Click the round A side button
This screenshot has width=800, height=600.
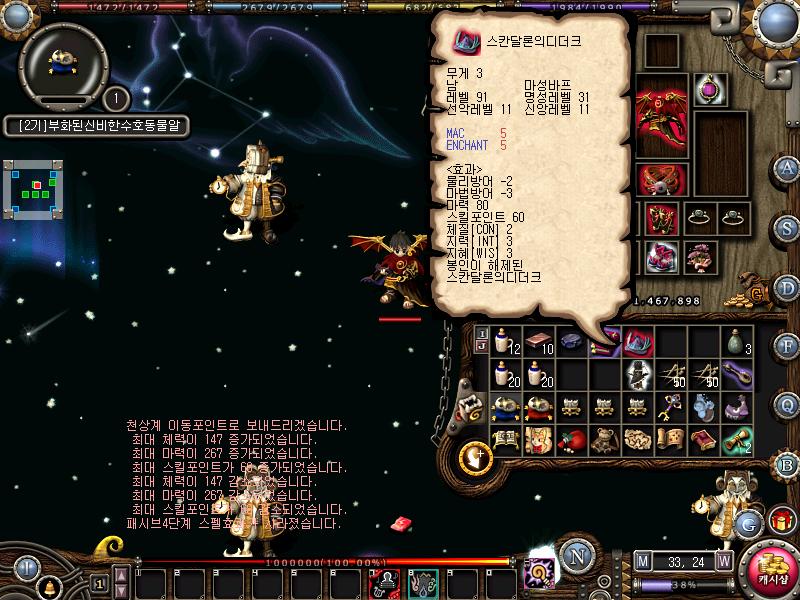pos(788,168)
